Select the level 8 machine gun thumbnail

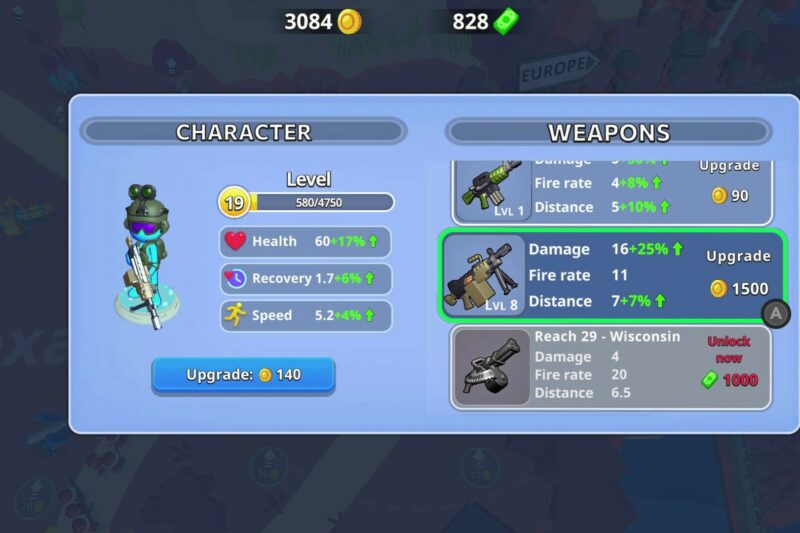click(484, 275)
